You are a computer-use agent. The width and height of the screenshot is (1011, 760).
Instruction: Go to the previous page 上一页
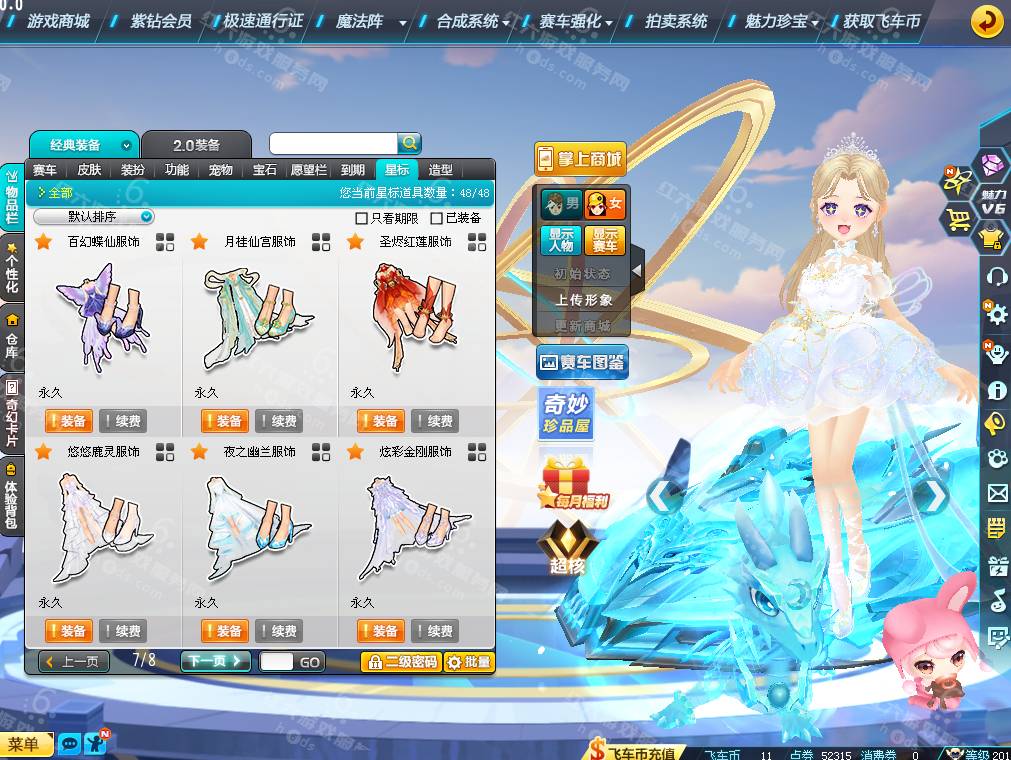pyautogui.click(x=74, y=661)
